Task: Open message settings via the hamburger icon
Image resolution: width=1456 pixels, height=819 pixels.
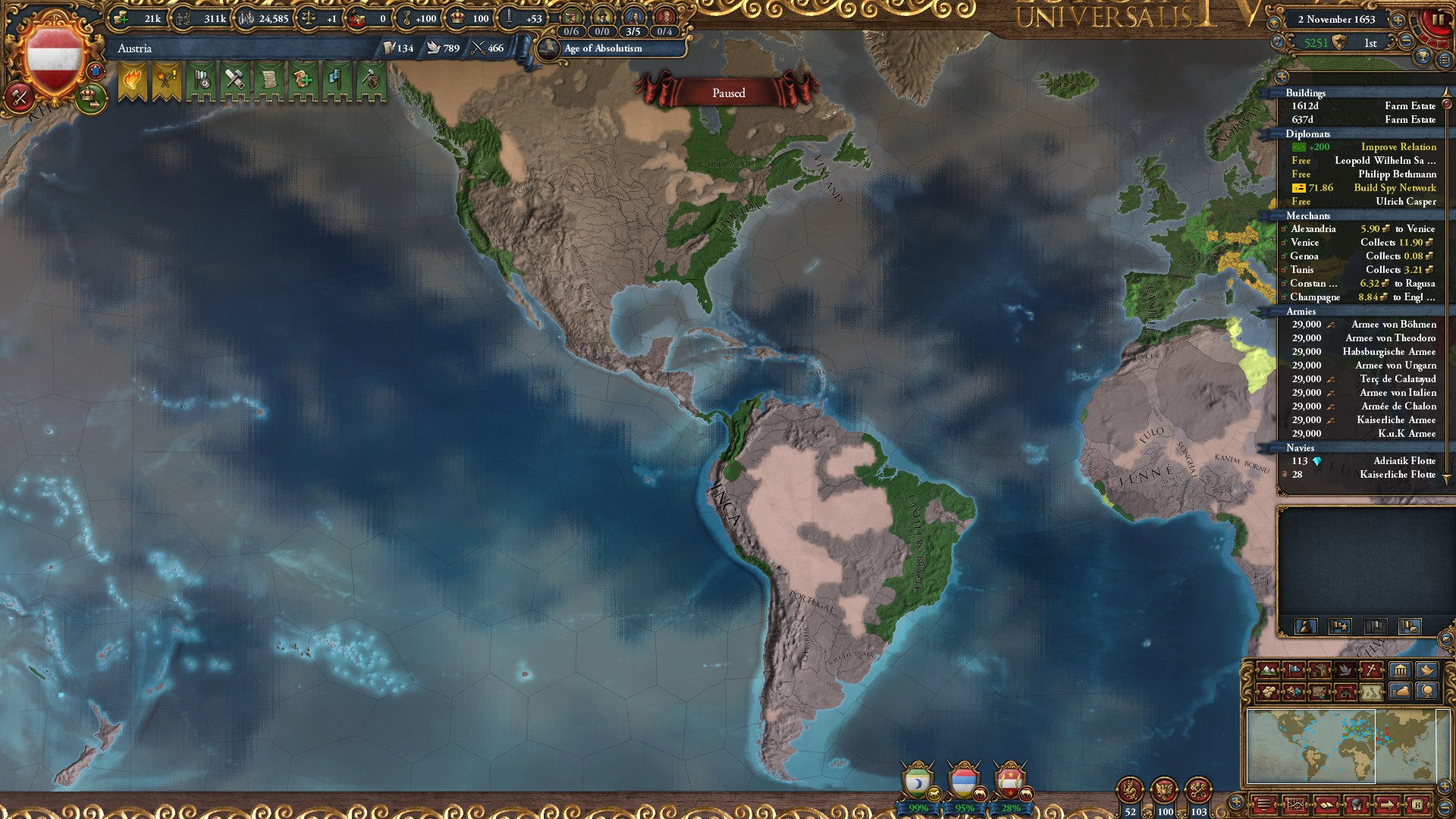Action: (x=1263, y=804)
